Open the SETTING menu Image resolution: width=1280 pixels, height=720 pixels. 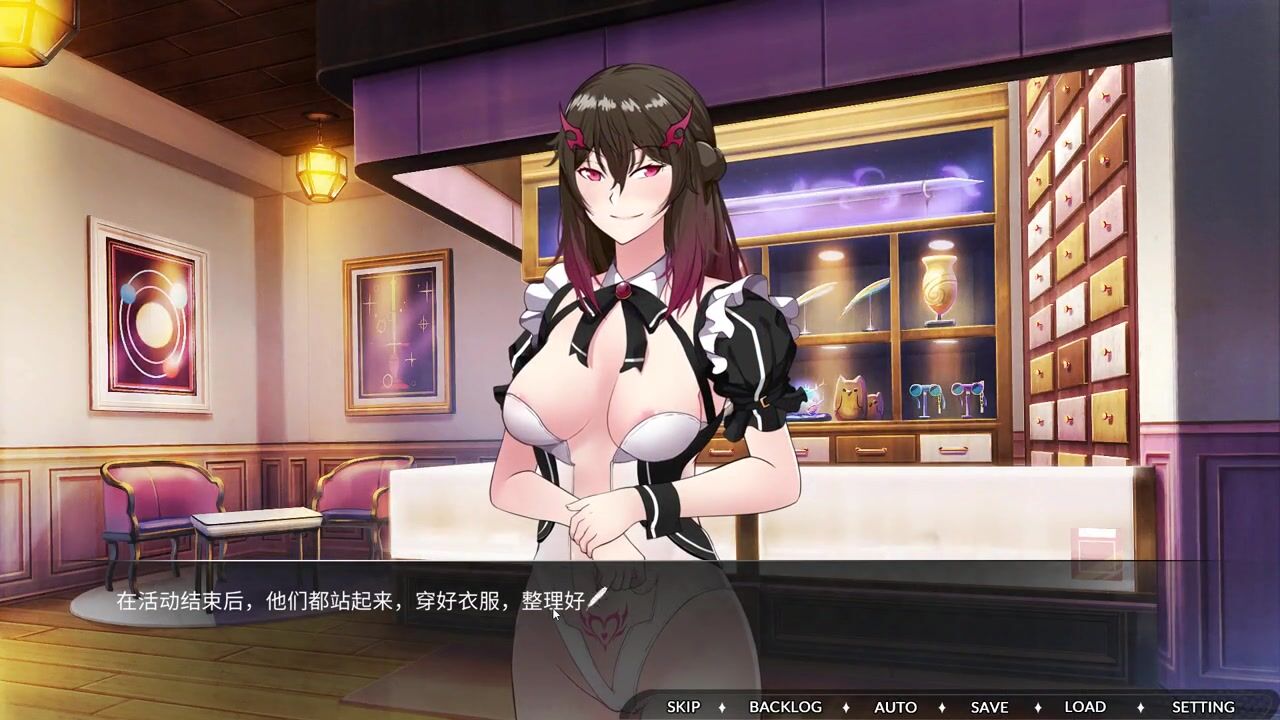coord(1203,707)
